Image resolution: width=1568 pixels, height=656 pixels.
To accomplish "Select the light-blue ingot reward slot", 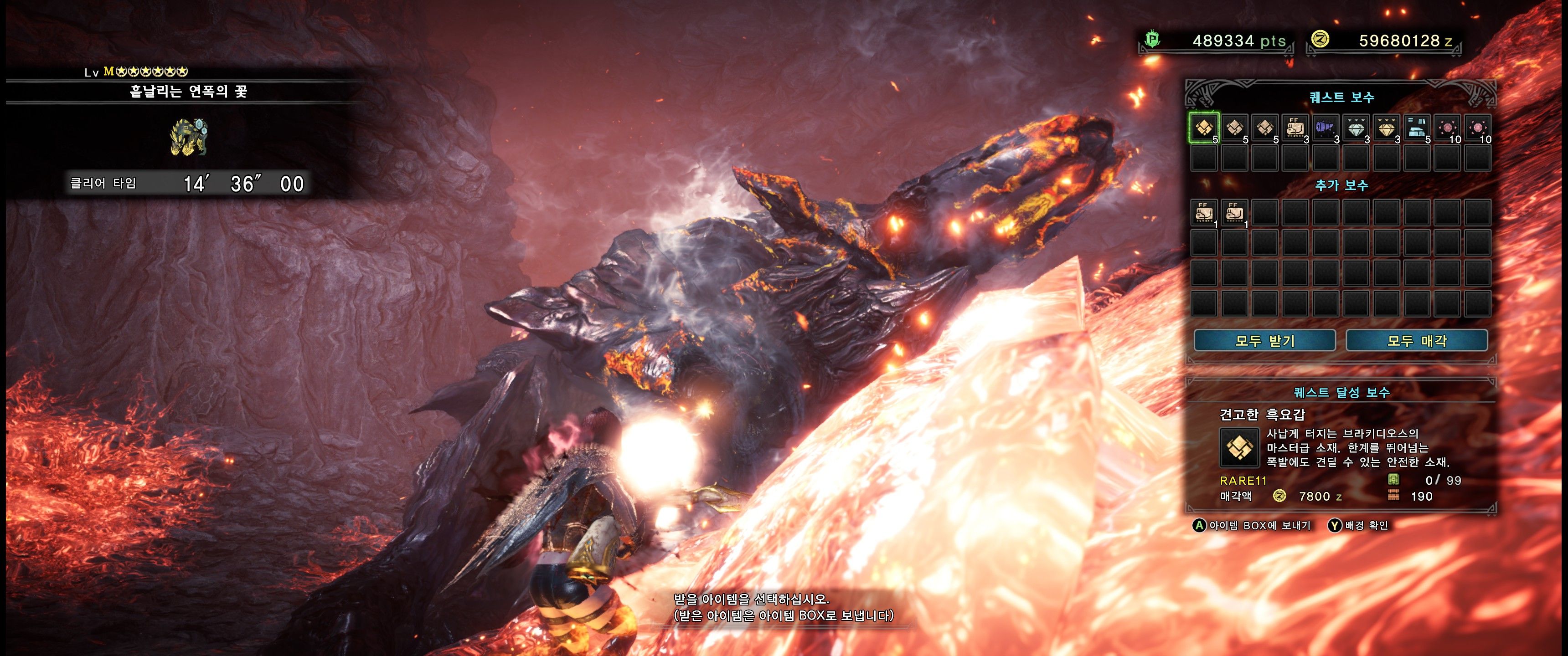I will coord(1416,128).
